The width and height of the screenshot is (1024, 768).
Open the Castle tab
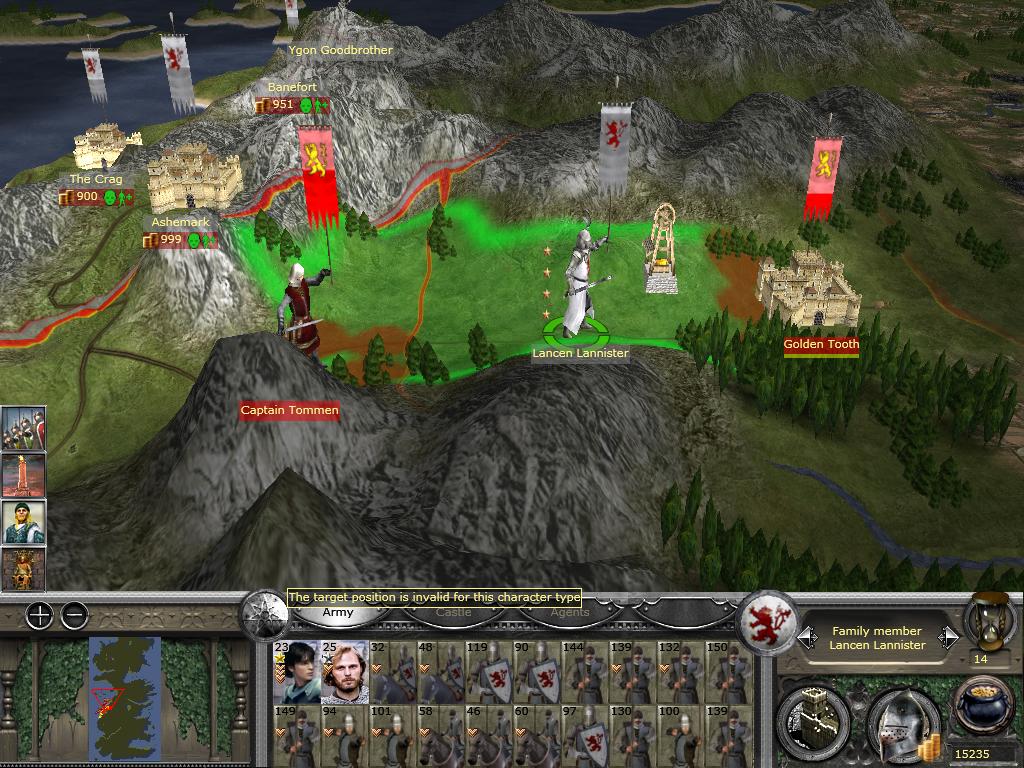453,612
